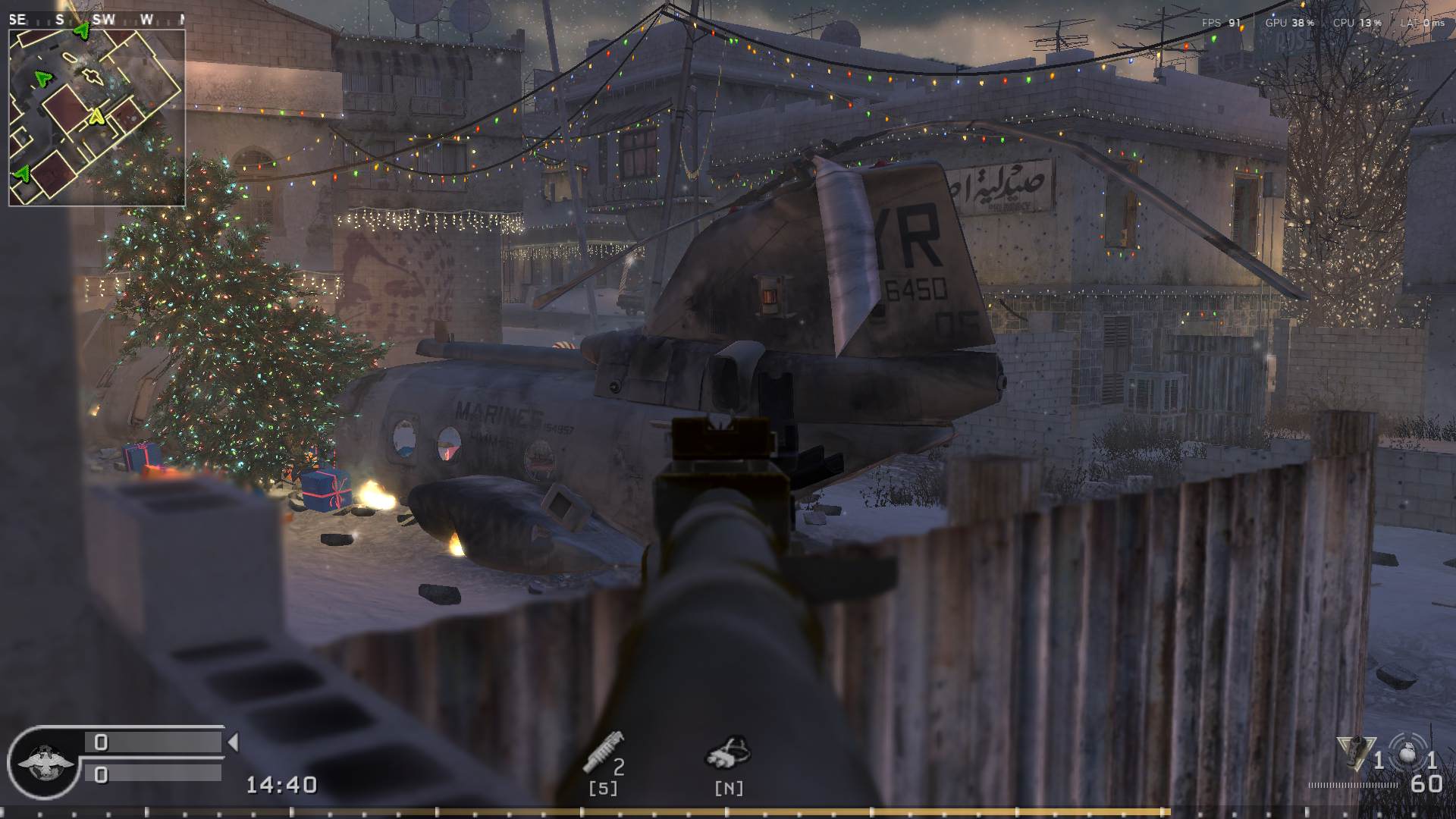Click the yellow objective marker on the minimap
Screen dimensions: 1456x819
(96, 117)
